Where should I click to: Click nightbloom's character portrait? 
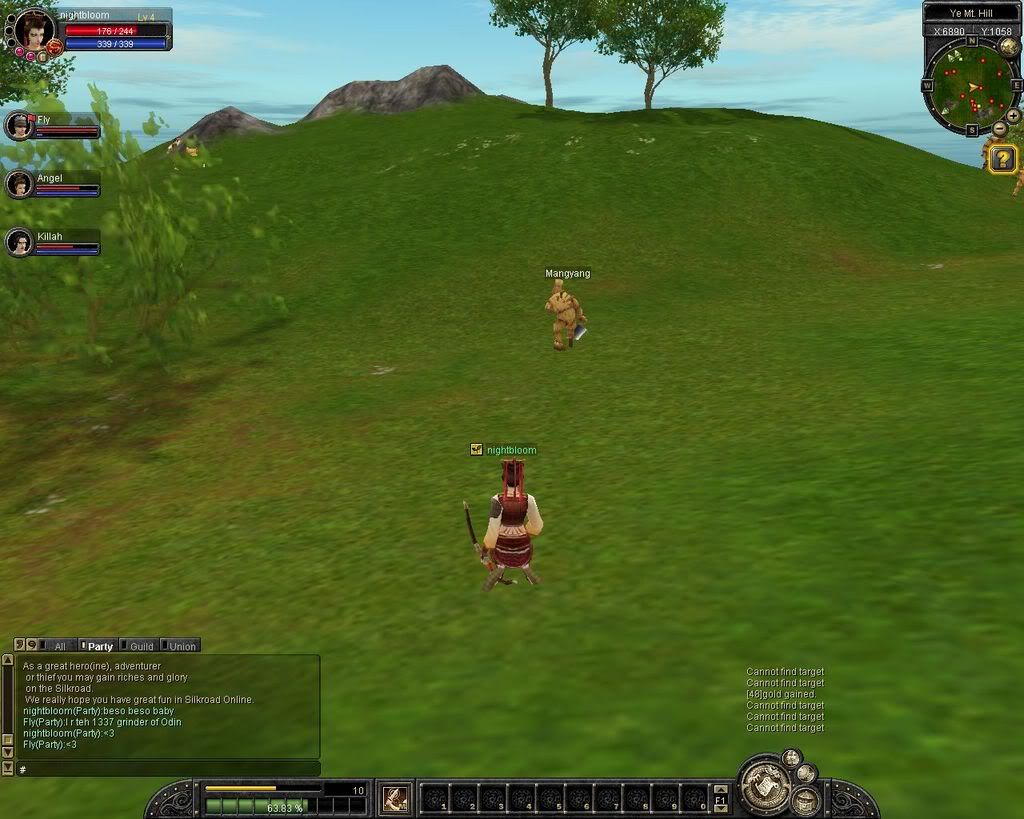point(35,30)
